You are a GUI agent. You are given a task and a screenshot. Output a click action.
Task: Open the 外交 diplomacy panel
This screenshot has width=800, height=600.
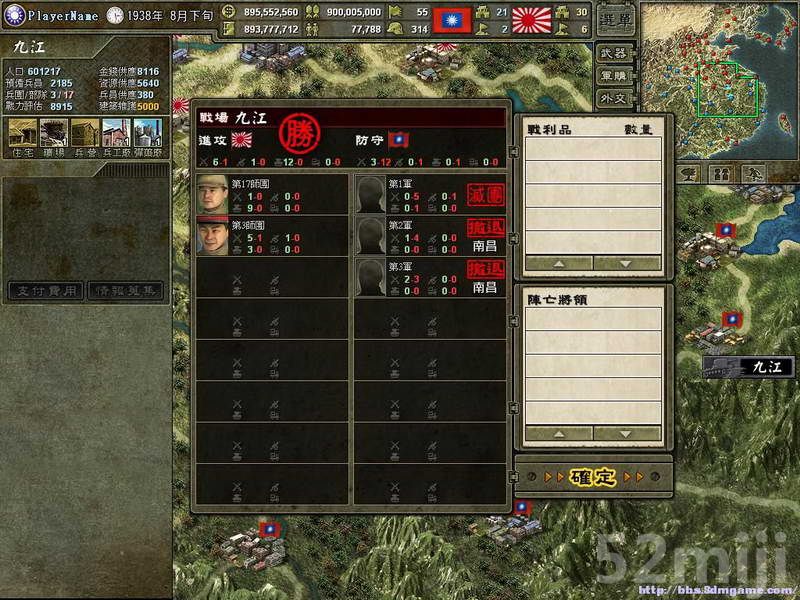pyautogui.click(x=616, y=98)
